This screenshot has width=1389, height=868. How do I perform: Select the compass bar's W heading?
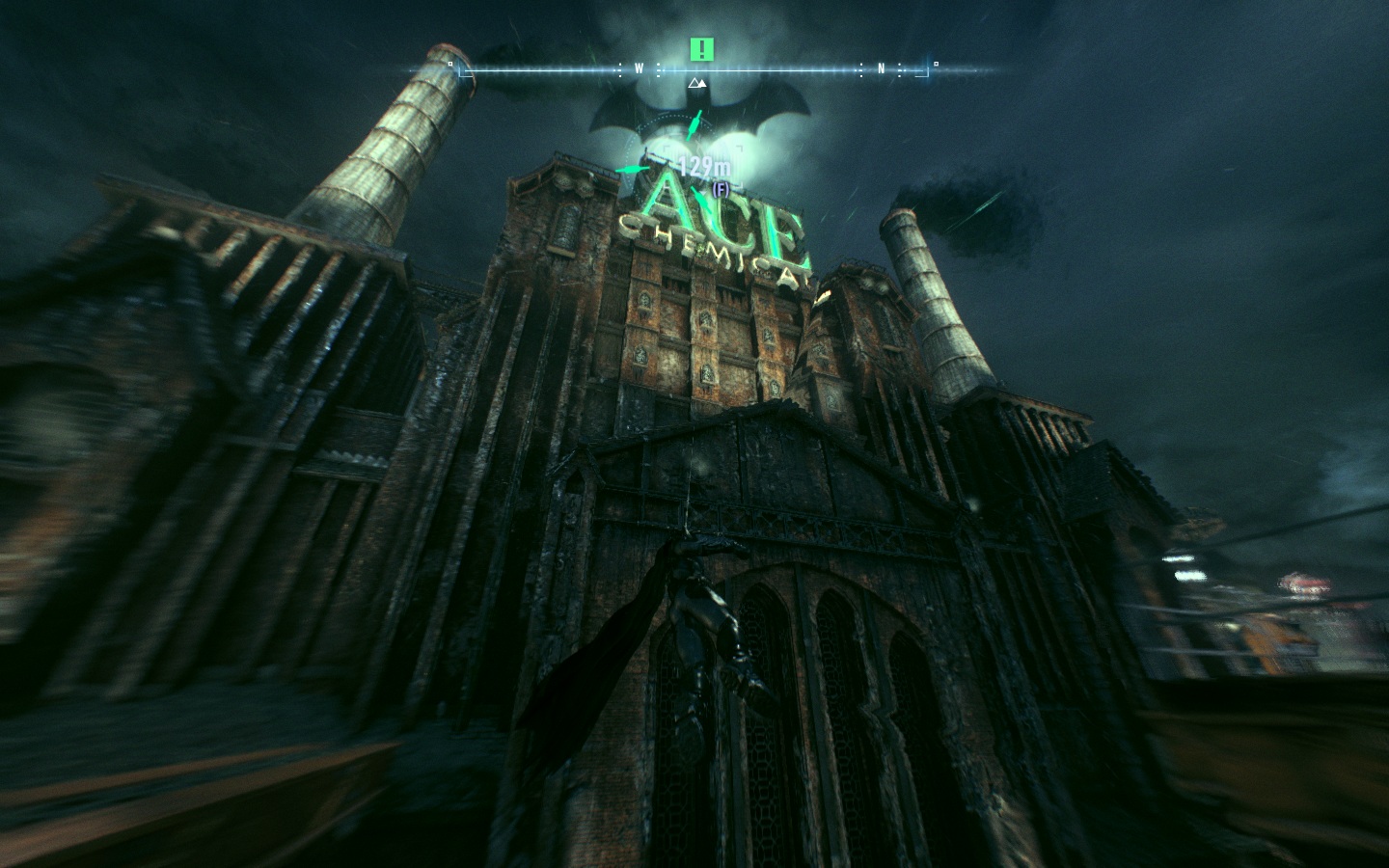(639, 68)
